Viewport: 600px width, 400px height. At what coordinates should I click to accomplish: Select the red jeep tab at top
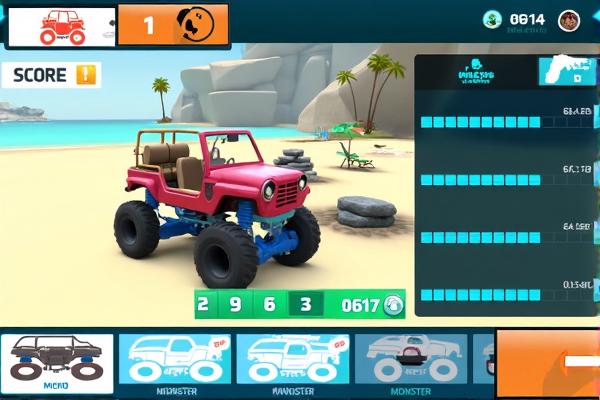pyautogui.click(x=62, y=26)
